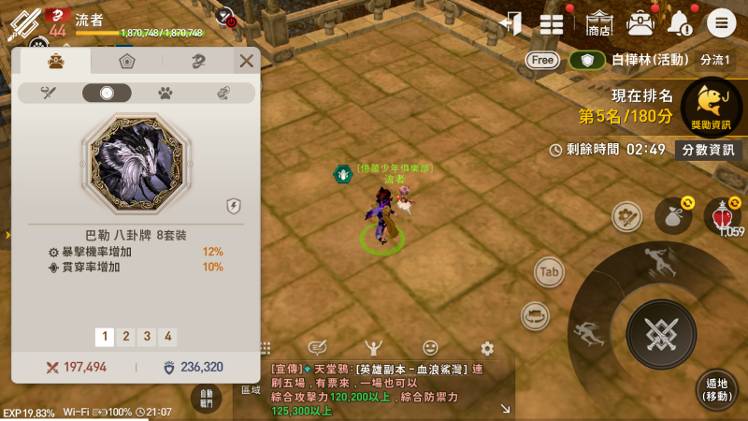Tap the exit door icon
The width and height of the screenshot is (748, 421).
coord(512,23)
